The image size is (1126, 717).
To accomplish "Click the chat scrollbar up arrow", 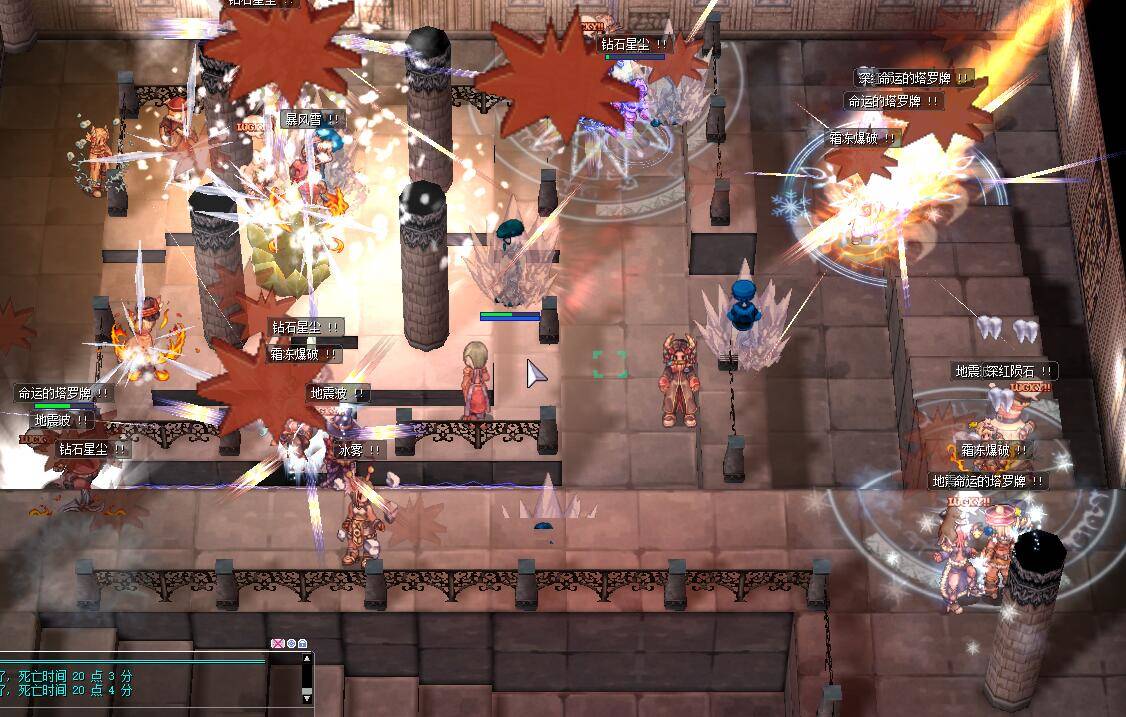I will [307, 659].
